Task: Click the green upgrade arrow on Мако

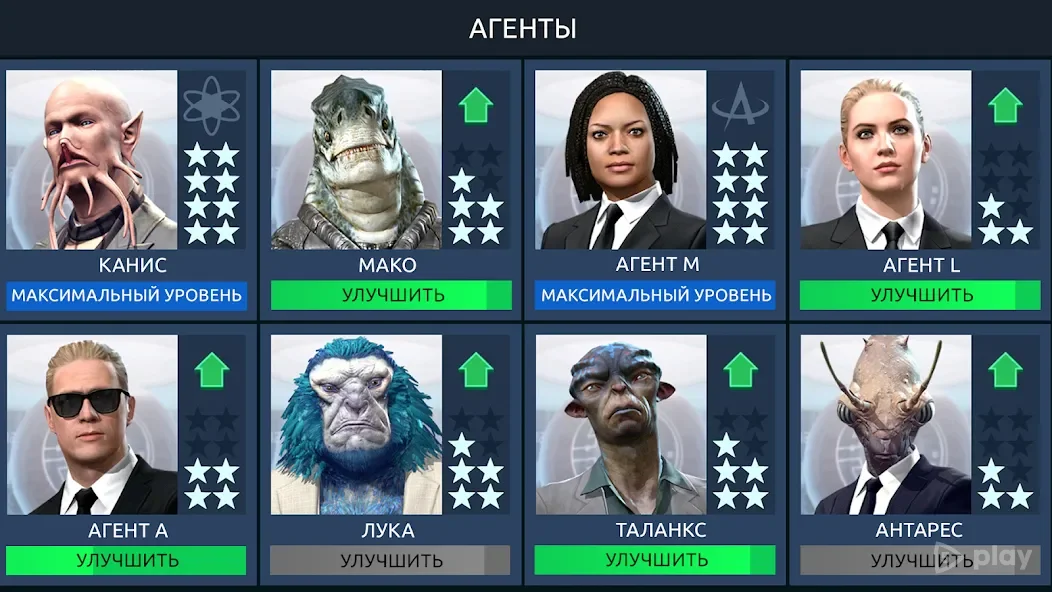Action: (x=476, y=105)
